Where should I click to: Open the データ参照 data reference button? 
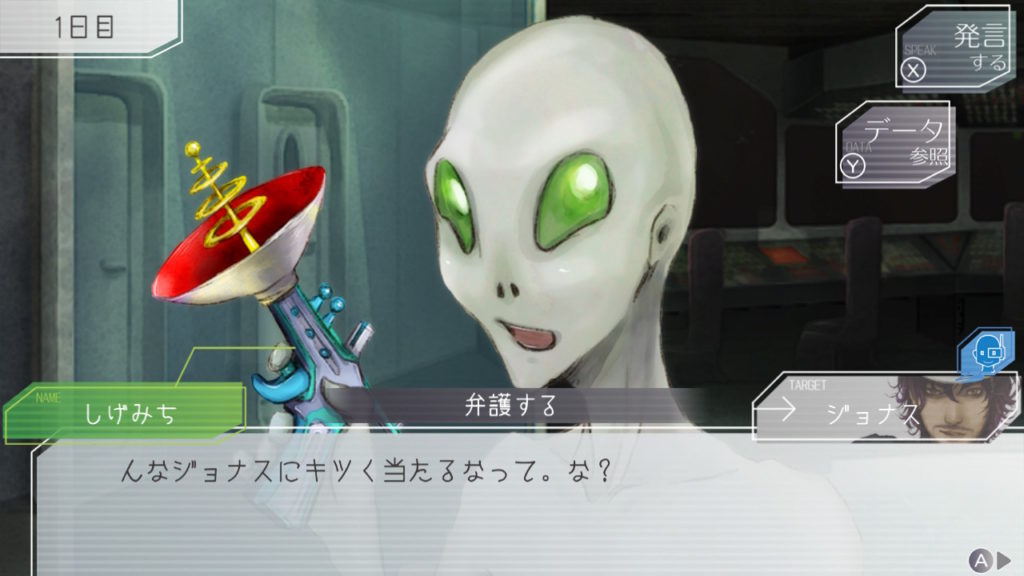point(894,144)
